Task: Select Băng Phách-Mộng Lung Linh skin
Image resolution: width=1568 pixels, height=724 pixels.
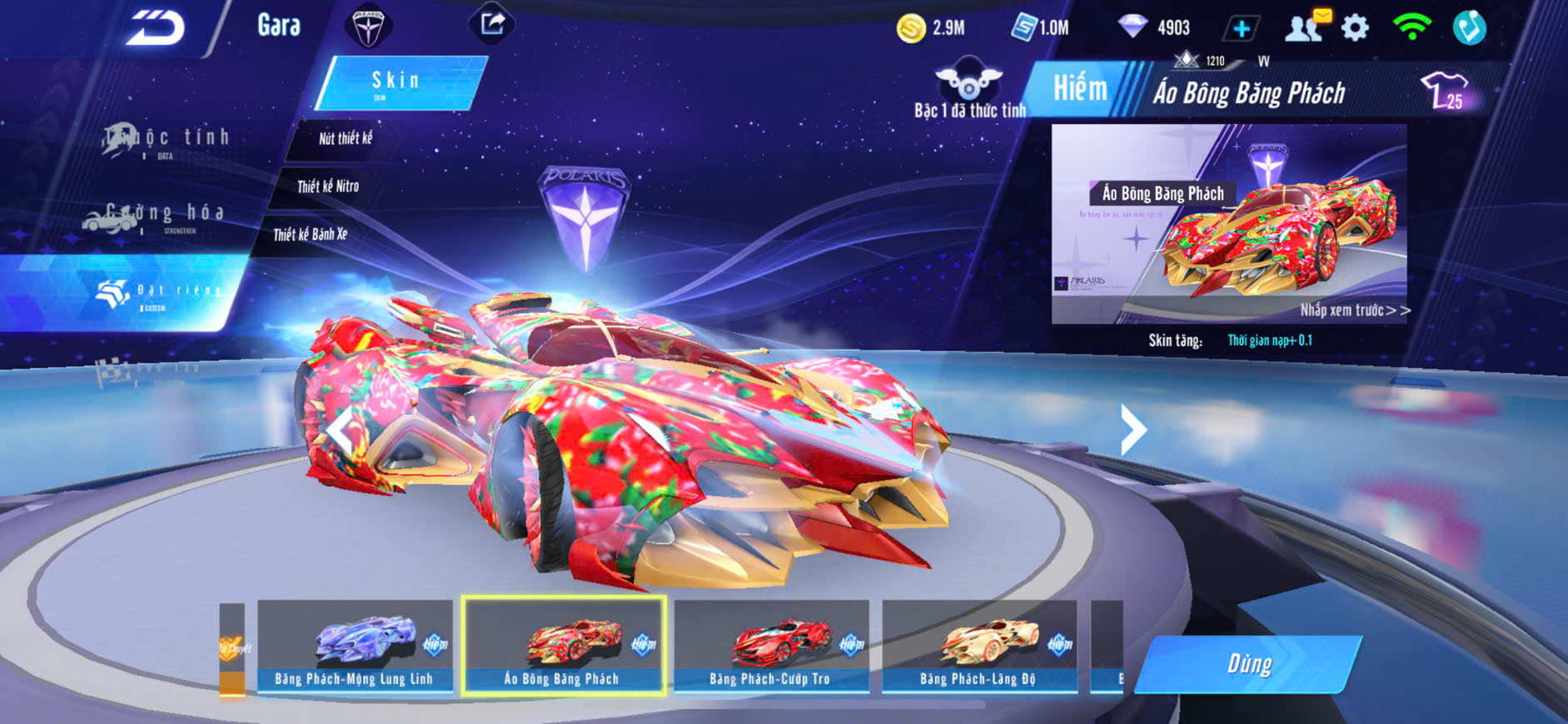Action: tap(355, 646)
